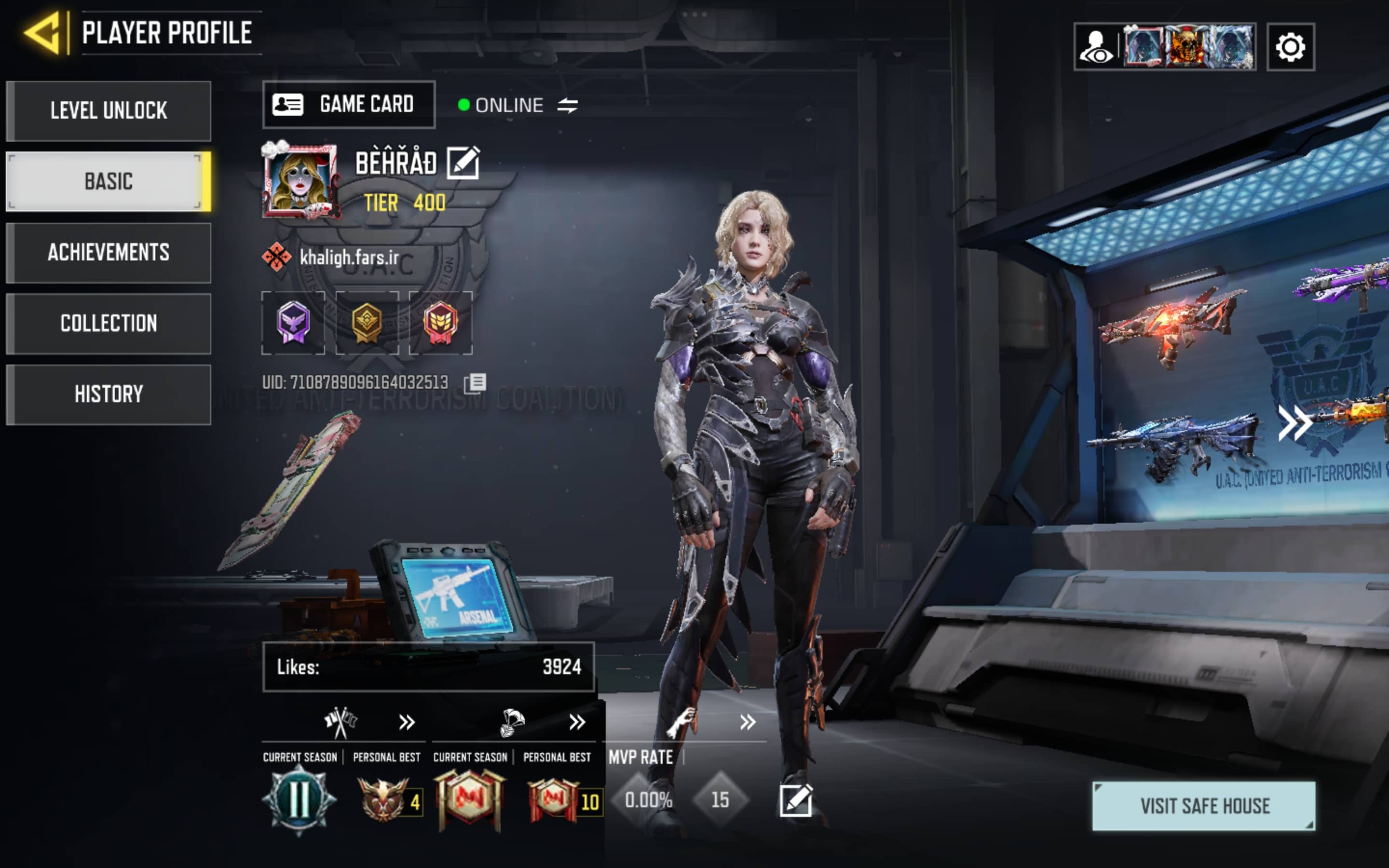Image resolution: width=1389 pixels, height=868 pixels.
Task: Copy the UID number
Action: click(475, 383)
